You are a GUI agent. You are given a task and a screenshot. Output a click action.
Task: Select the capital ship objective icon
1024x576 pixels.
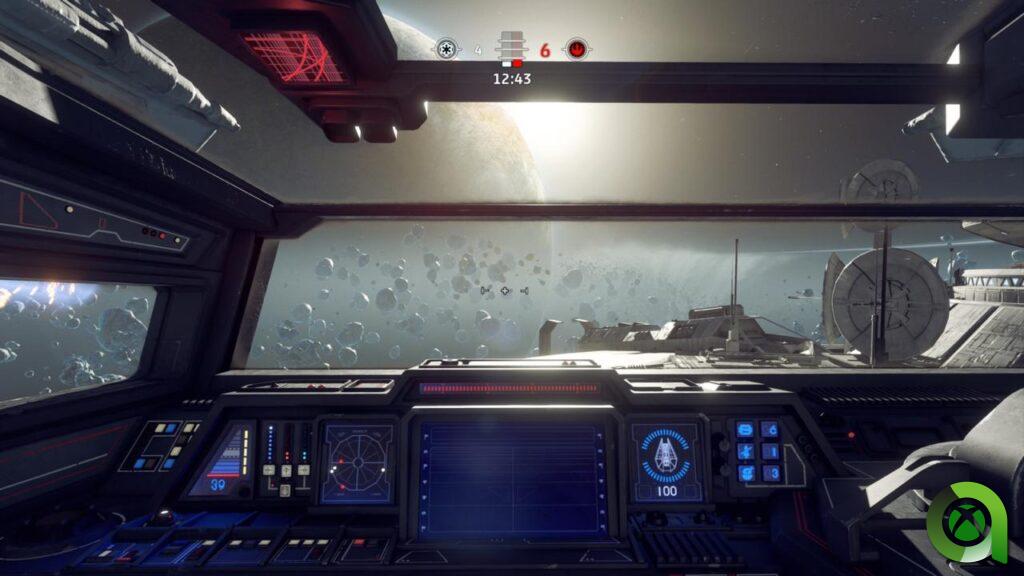[x=511, y=49]
